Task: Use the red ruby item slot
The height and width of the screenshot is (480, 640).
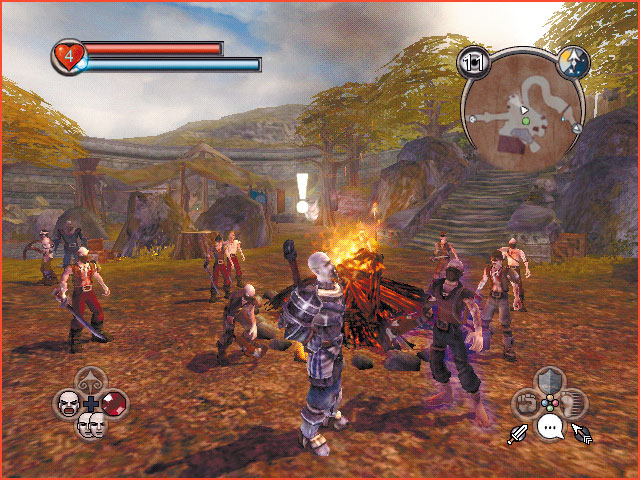Action: 115,404
